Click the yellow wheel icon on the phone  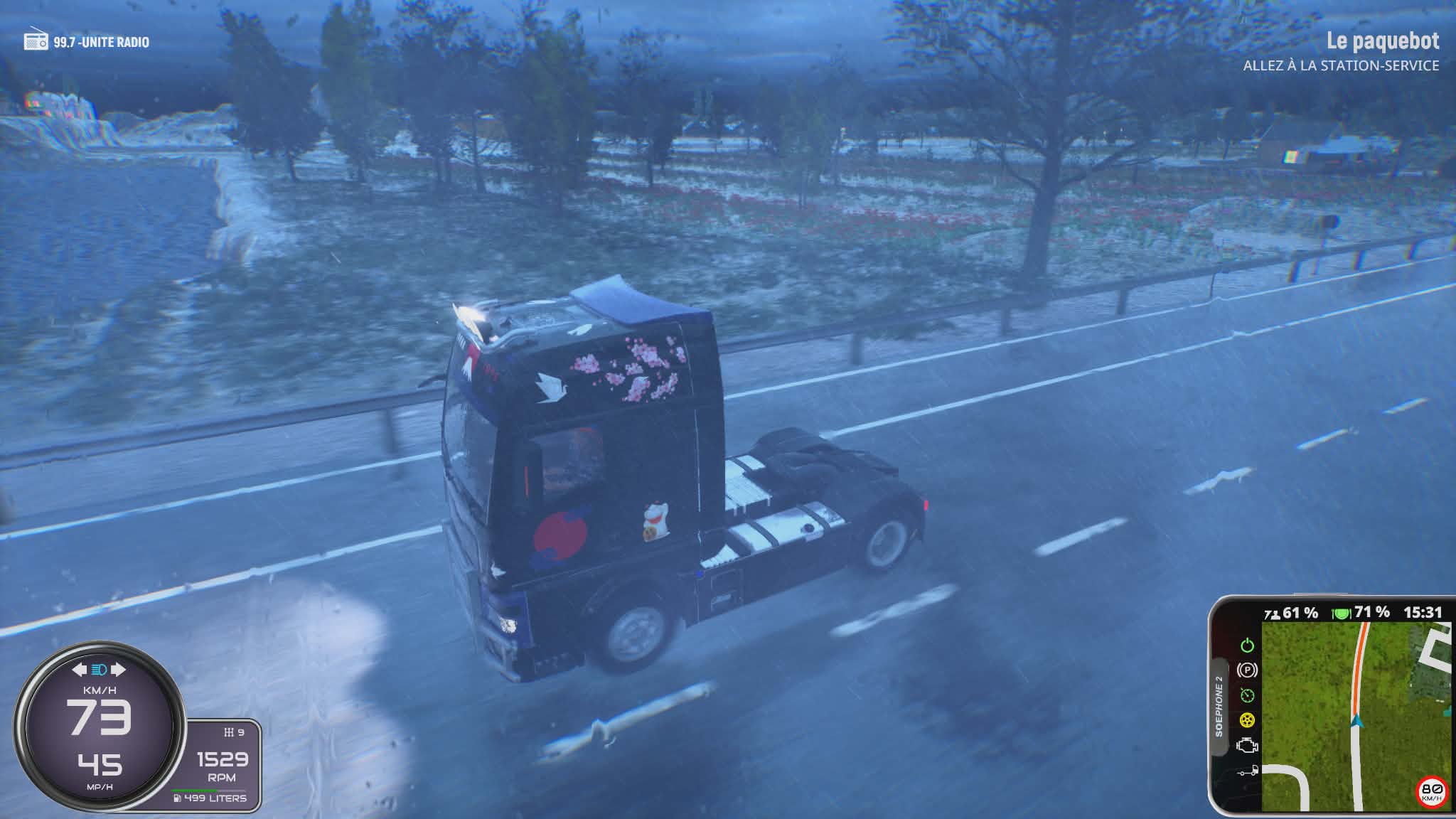coord(1247,720)
